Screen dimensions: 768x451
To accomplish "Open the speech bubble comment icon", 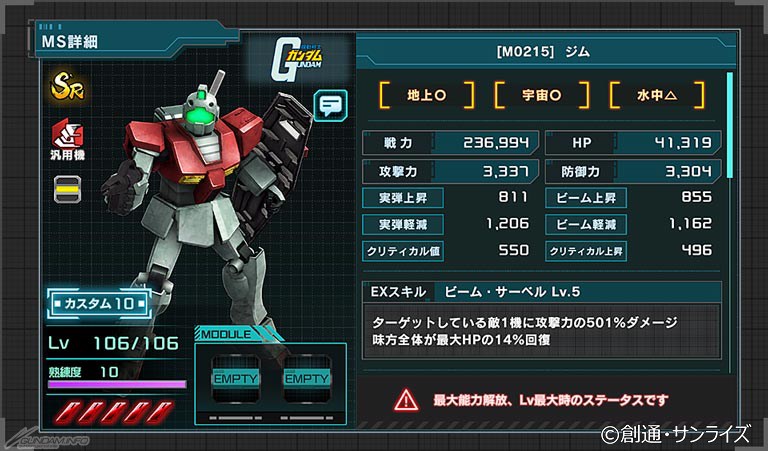I will 330,104.
